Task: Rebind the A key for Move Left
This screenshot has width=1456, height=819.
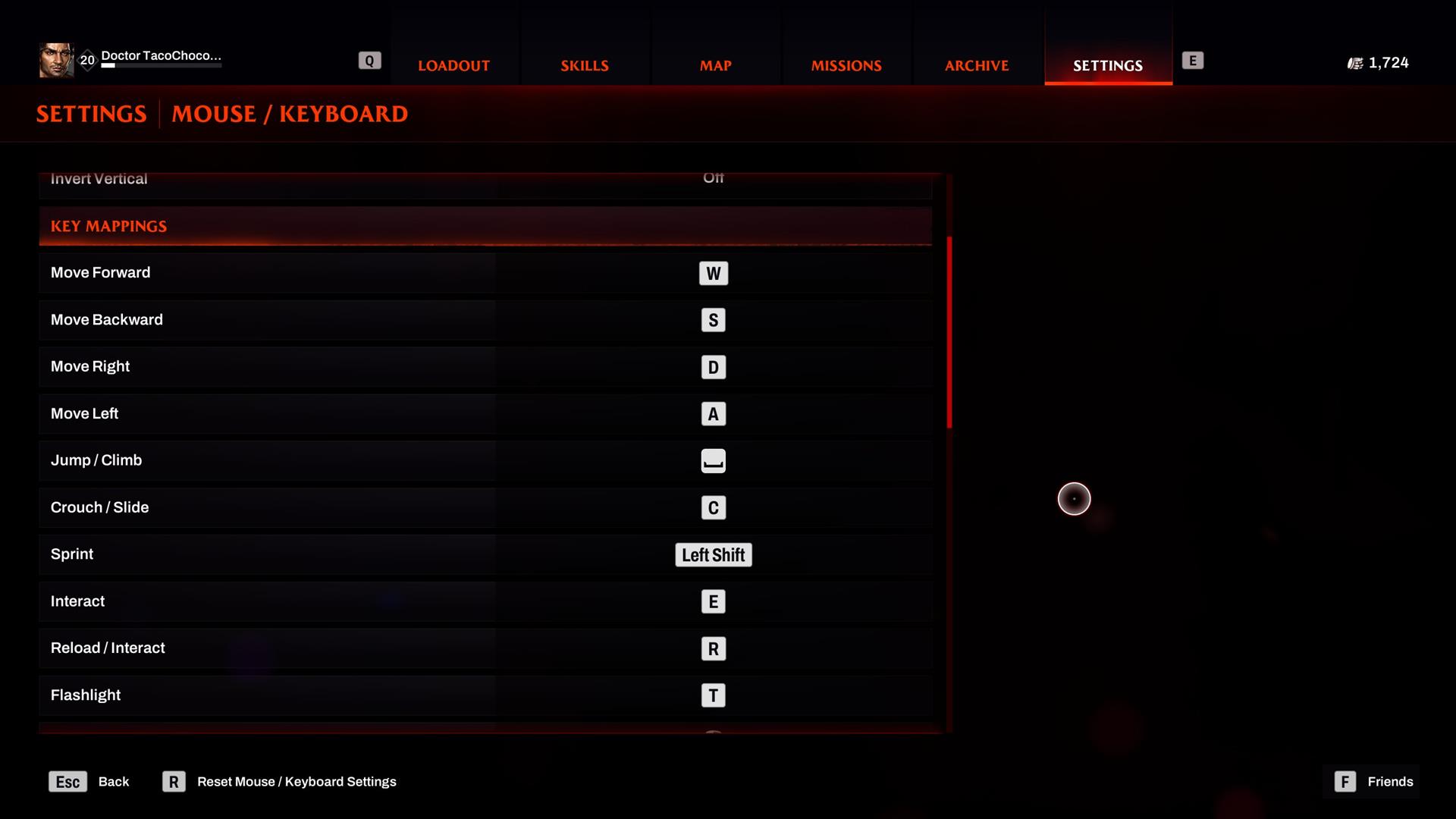Action: [x=713, y=414]
